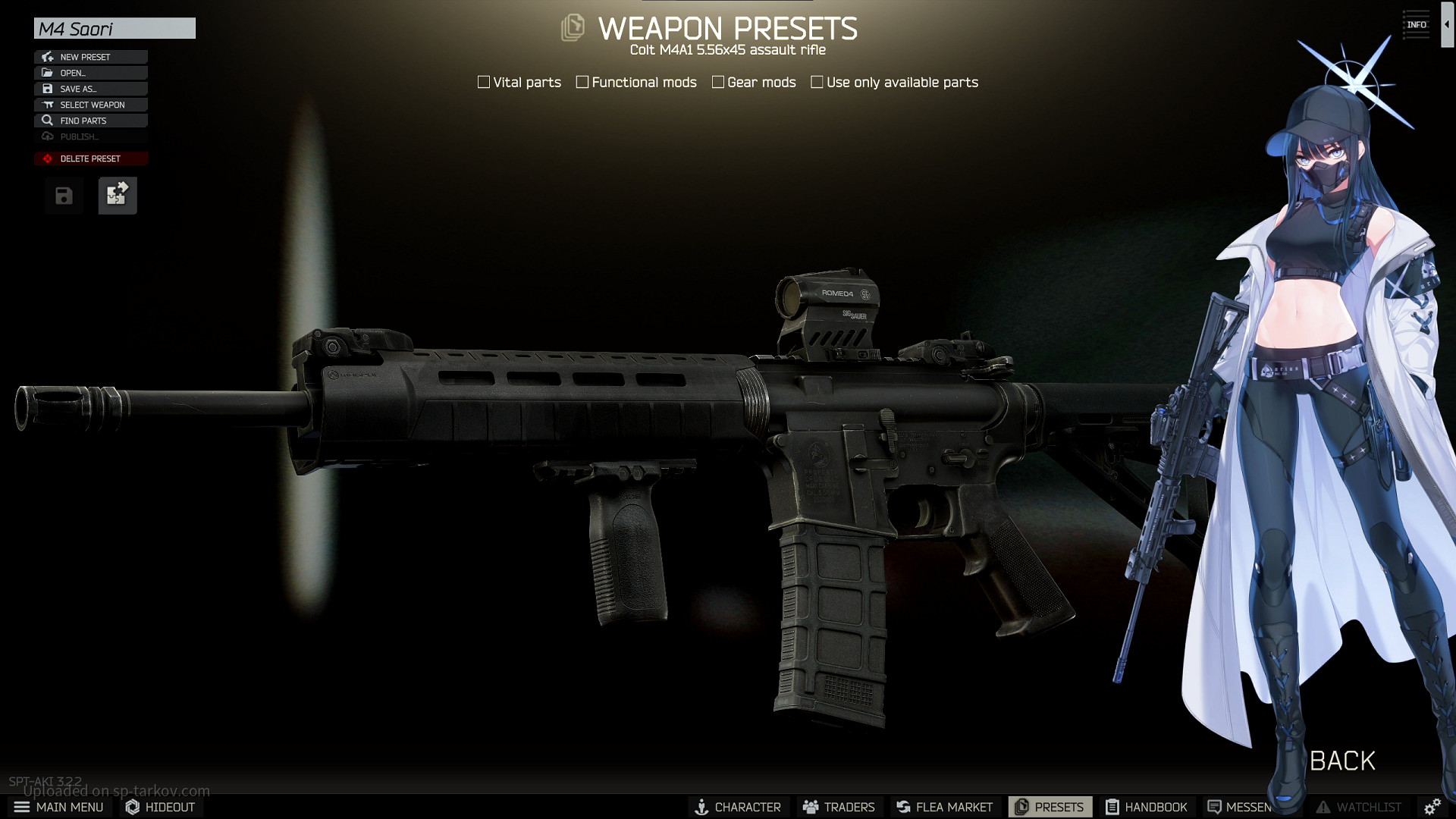
Task: Click the M4 Saori preset name field
Action: [x=115, y=29]
